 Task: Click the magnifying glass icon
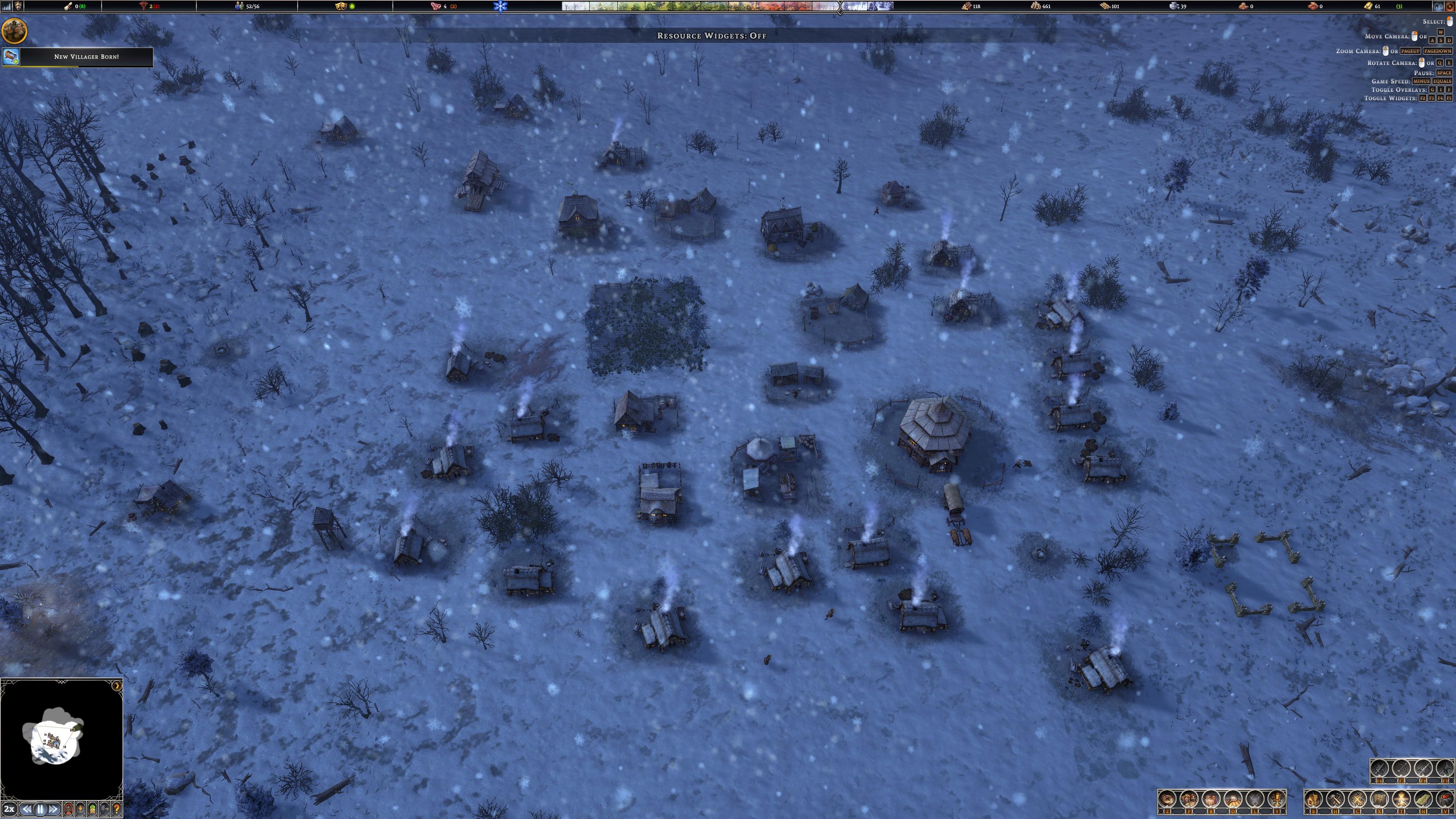[1233, 799]
